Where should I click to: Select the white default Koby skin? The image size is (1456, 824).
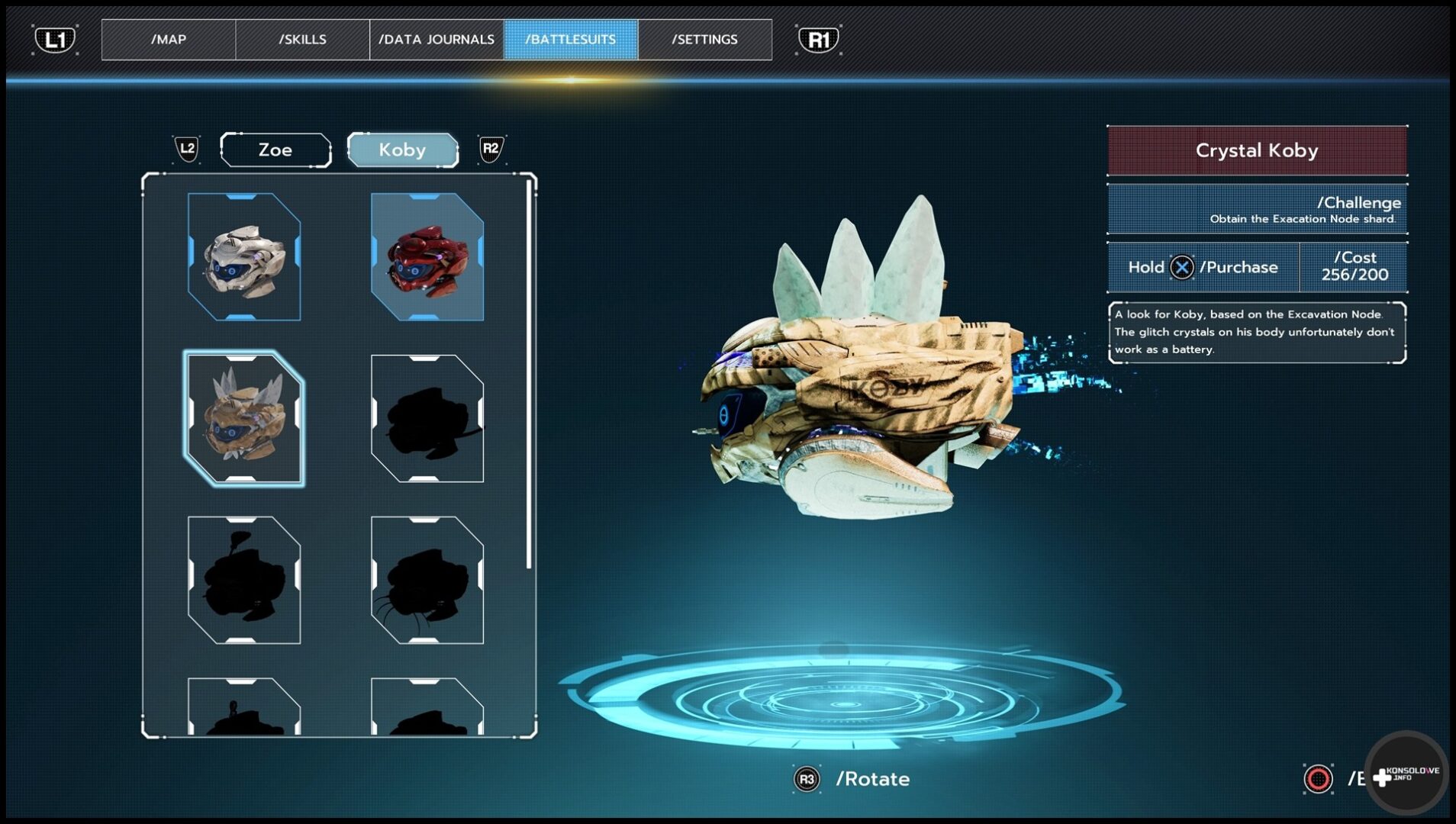[244, 256]
